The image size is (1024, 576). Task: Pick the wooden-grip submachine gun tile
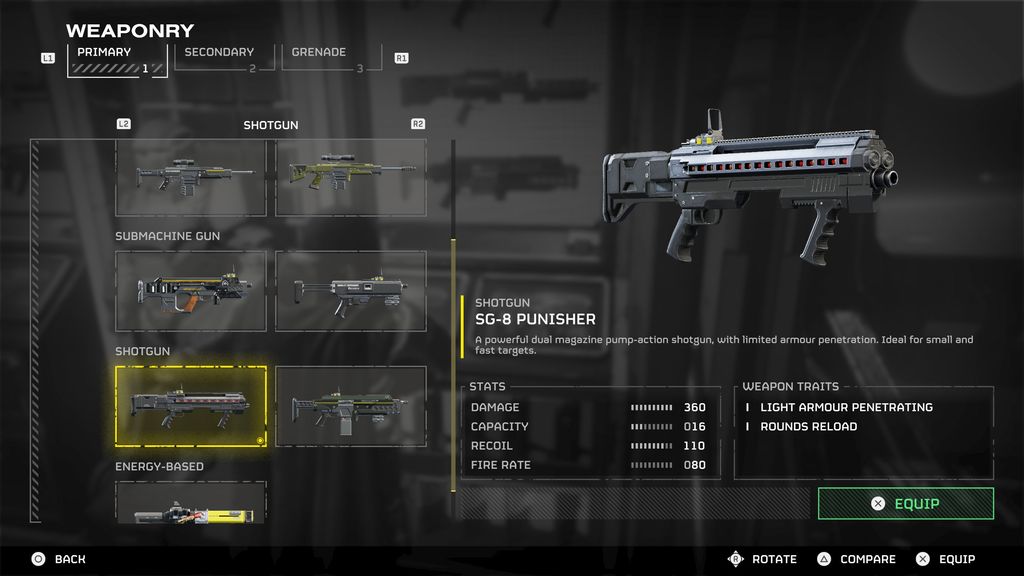[191, 291]
